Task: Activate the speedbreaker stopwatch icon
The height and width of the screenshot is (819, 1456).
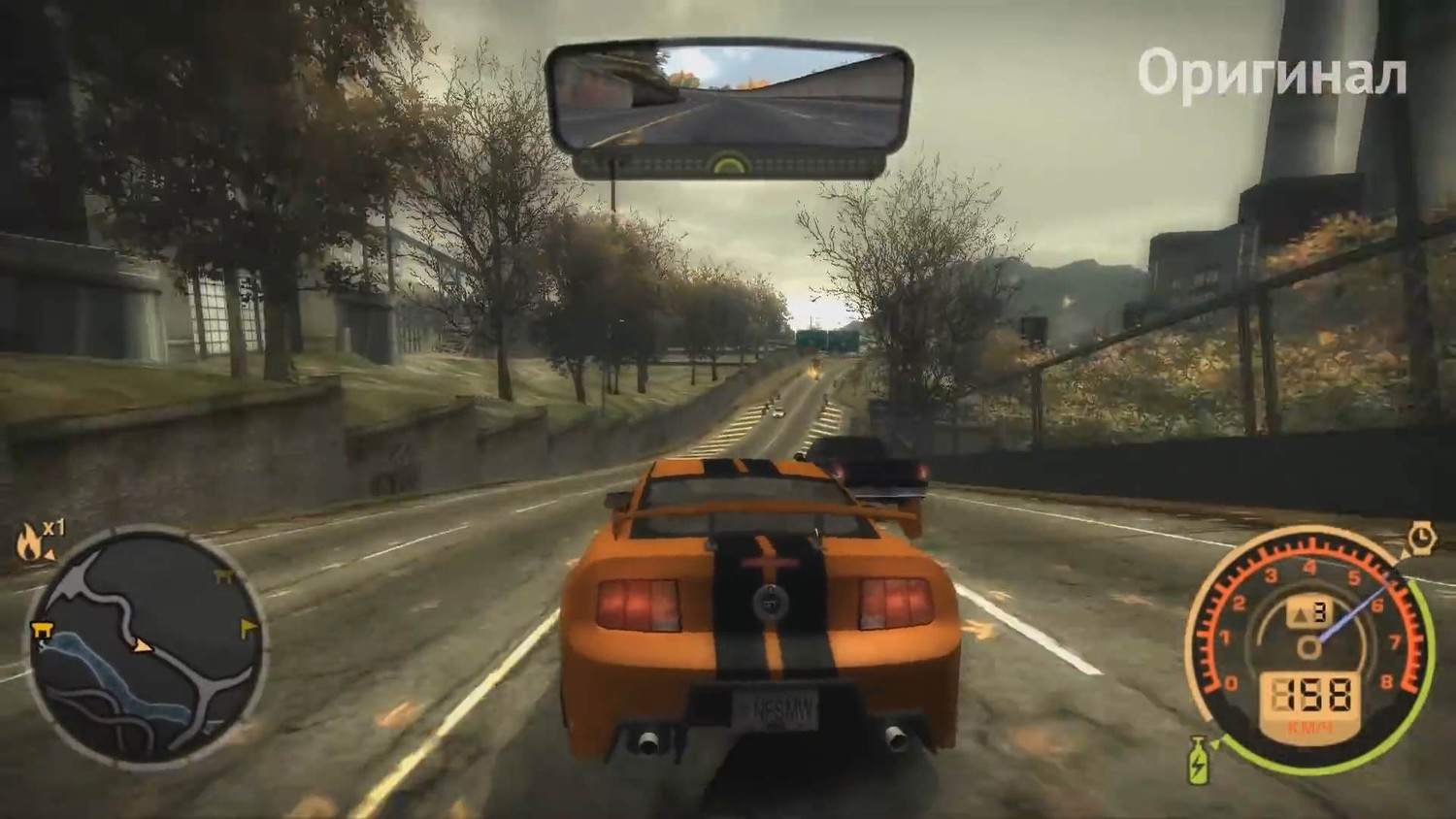Action: click(x=1419, y=538)
